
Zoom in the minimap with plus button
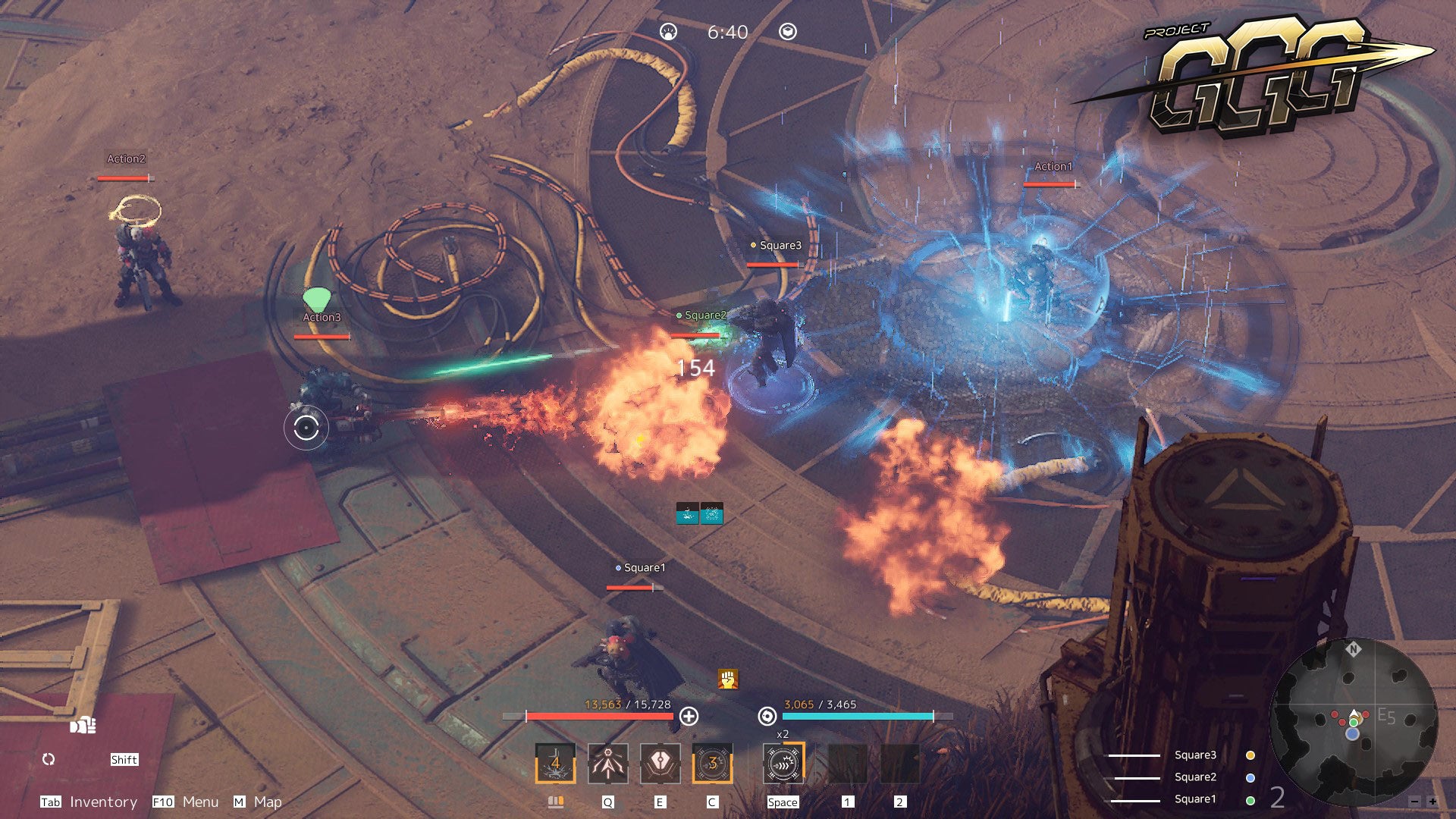coord(1432,801)
